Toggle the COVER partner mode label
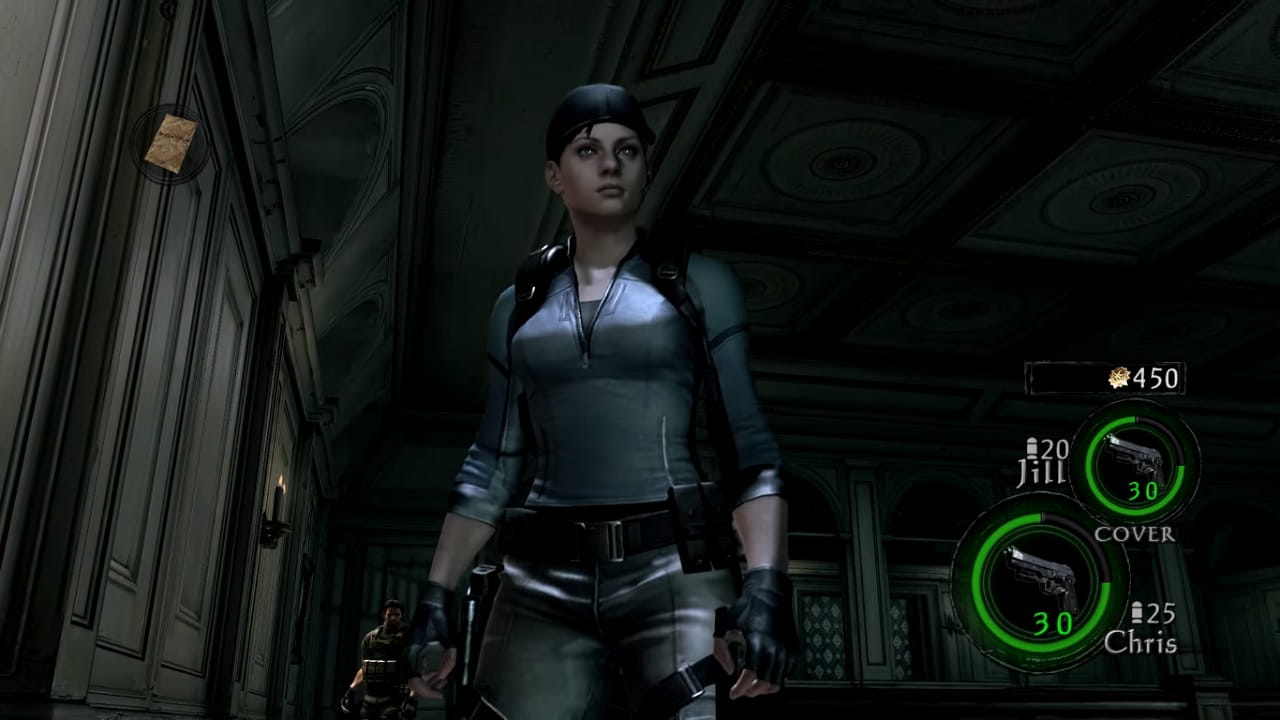 [x=1134, y=533]
